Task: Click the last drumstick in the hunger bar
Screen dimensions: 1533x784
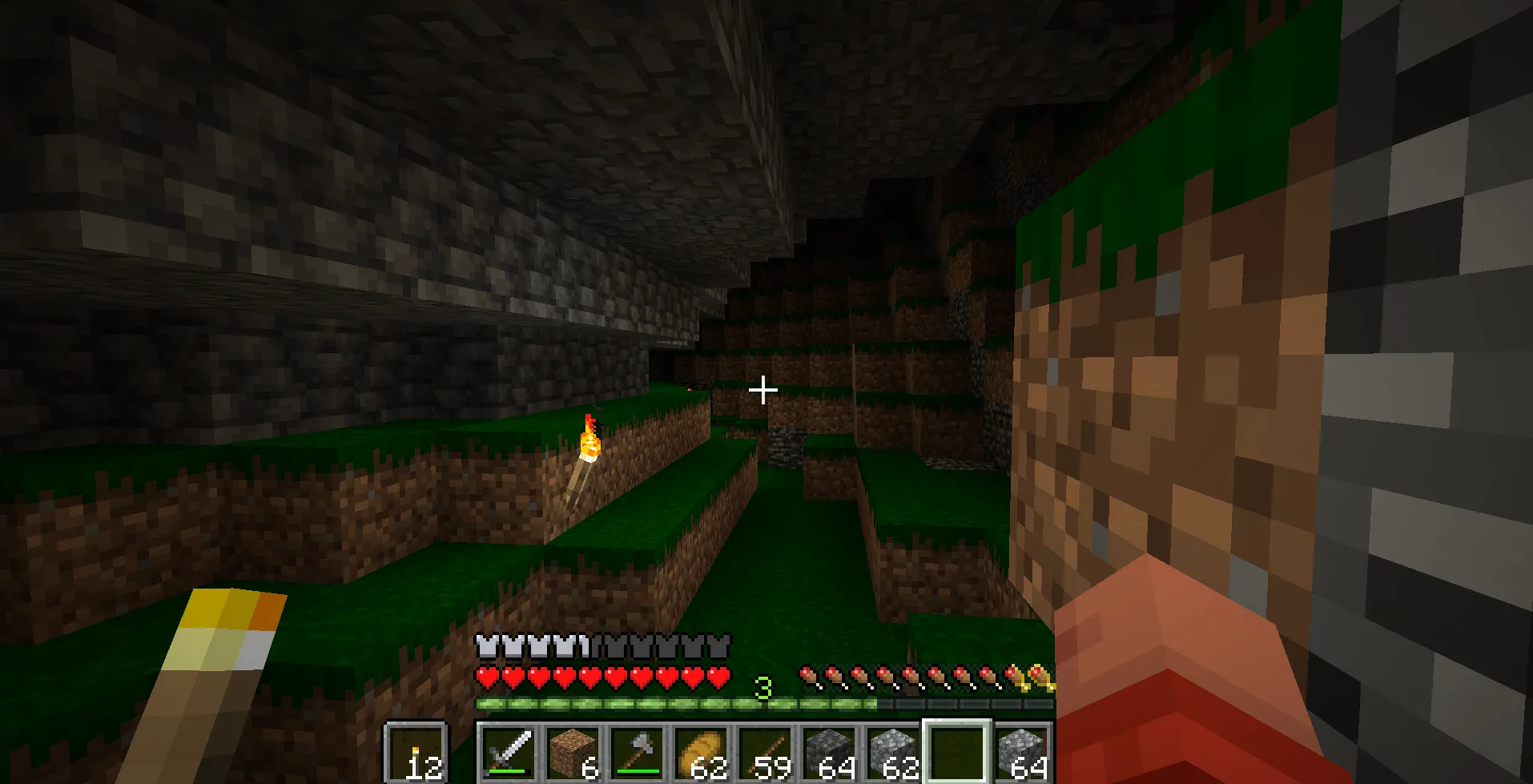Action: [x=1041, y=673]
